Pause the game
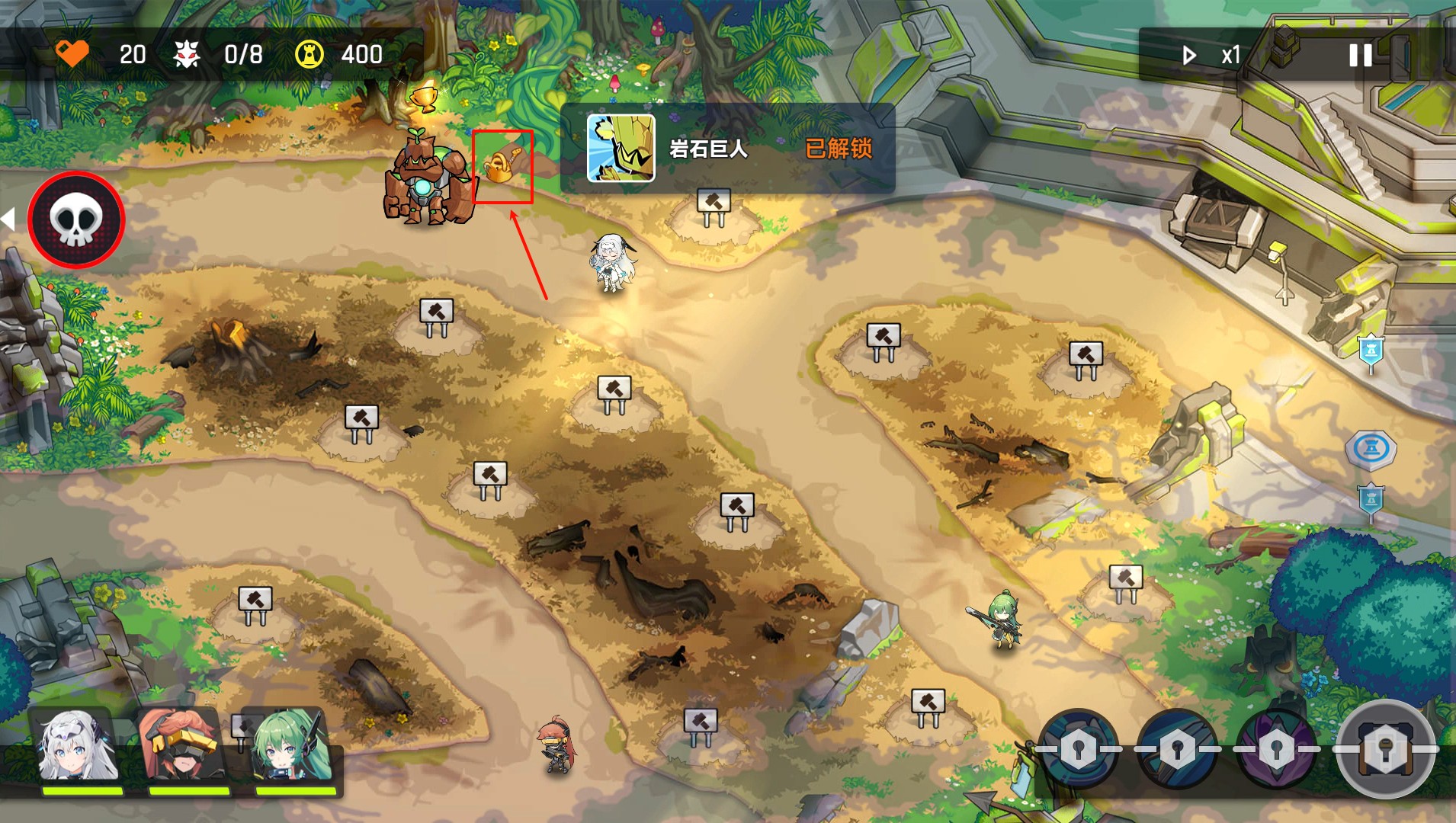This screenshot has width=1456, height=823. tap(1361, 55)
